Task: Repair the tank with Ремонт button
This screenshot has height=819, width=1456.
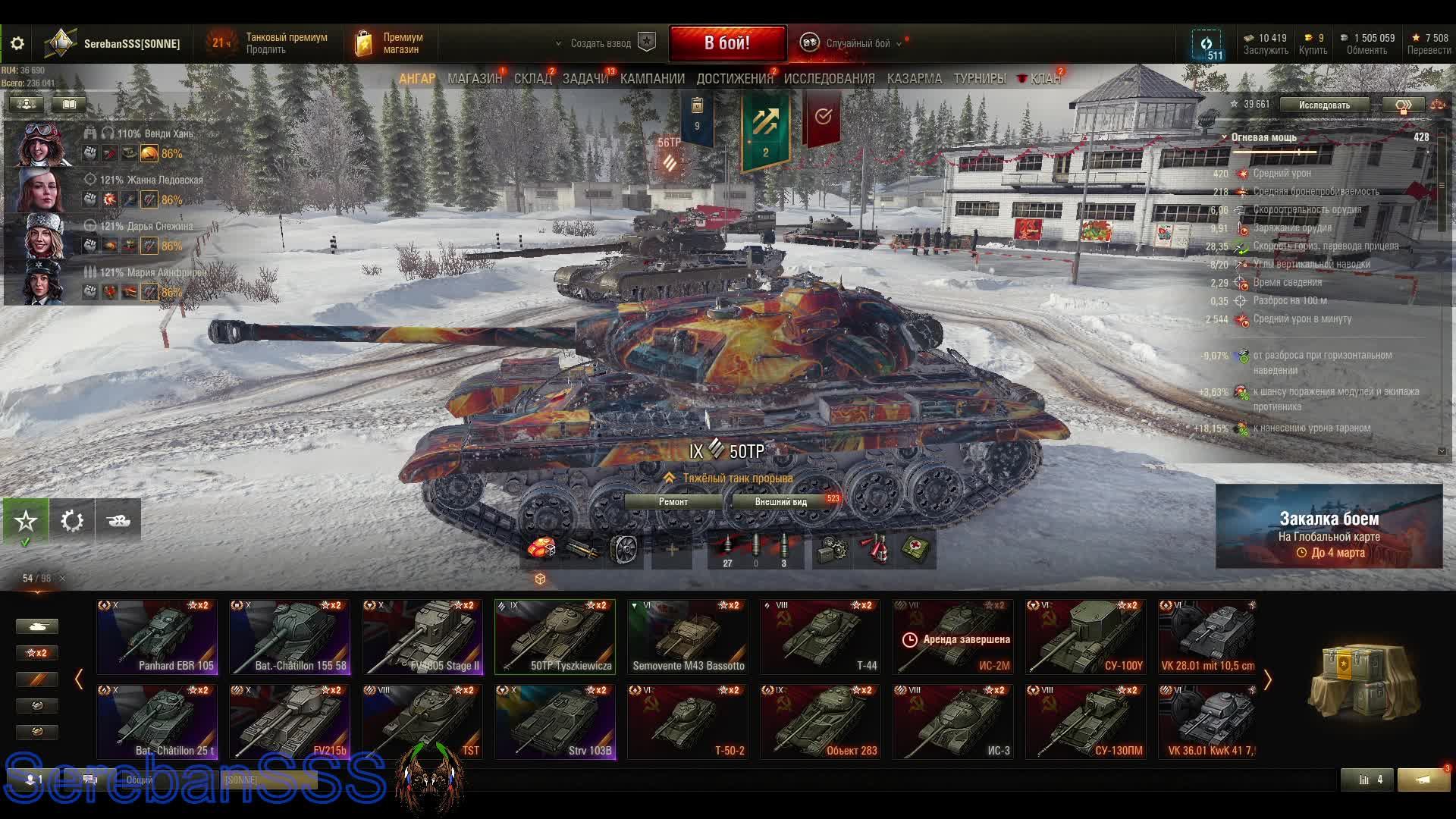Action: pos(673,502)
